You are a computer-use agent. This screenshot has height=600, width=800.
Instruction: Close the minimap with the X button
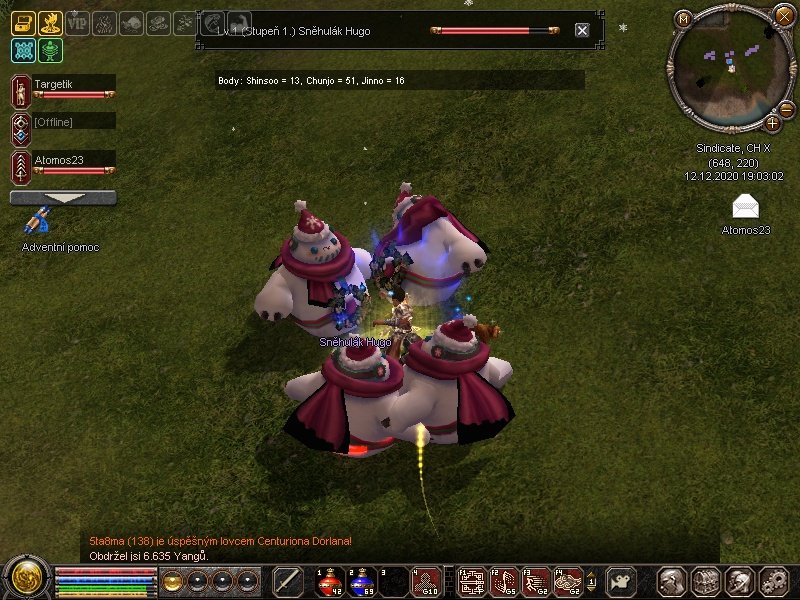click(x=783, y=14)
